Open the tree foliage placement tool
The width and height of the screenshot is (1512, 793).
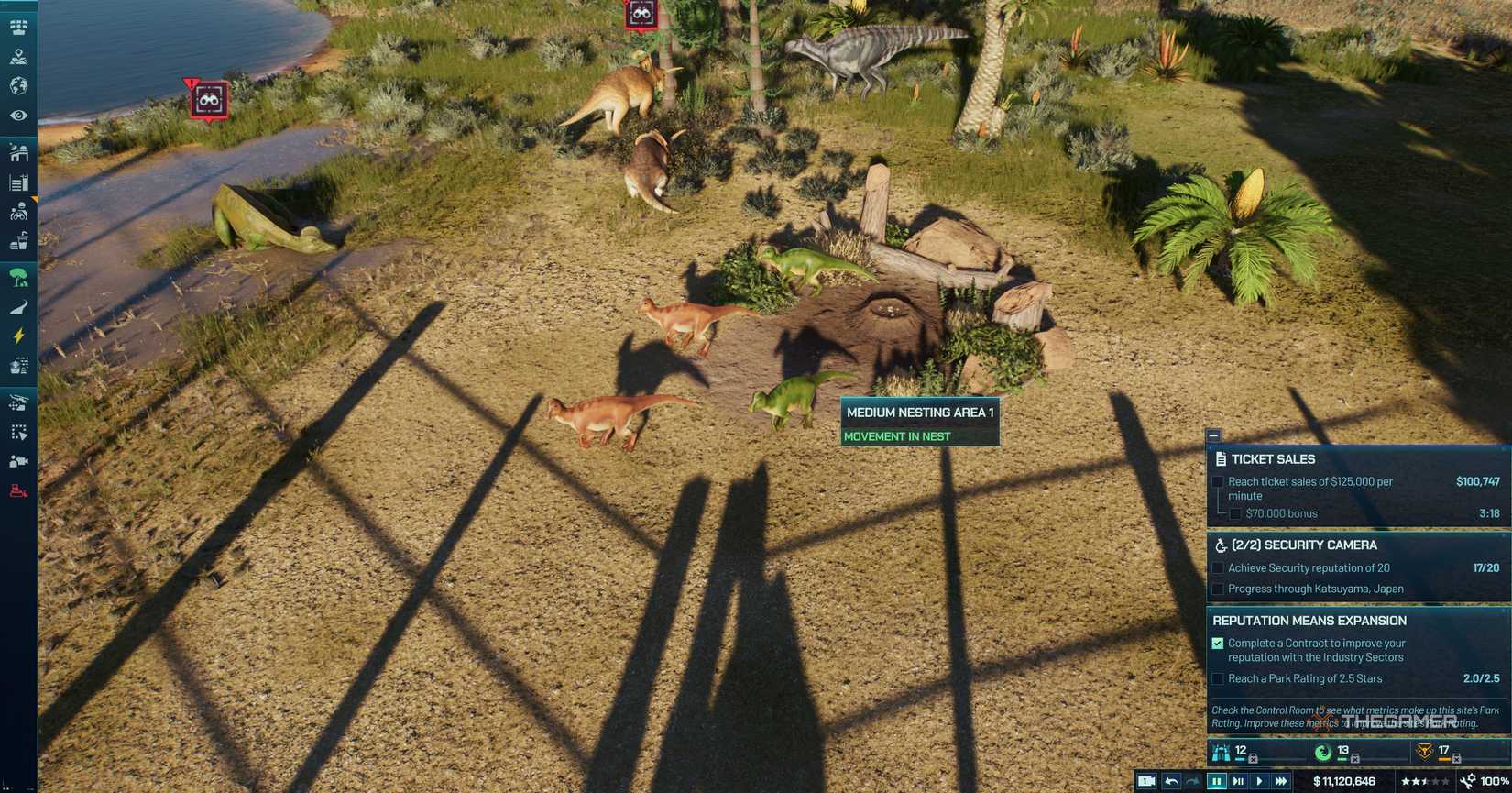coord(18,277)
